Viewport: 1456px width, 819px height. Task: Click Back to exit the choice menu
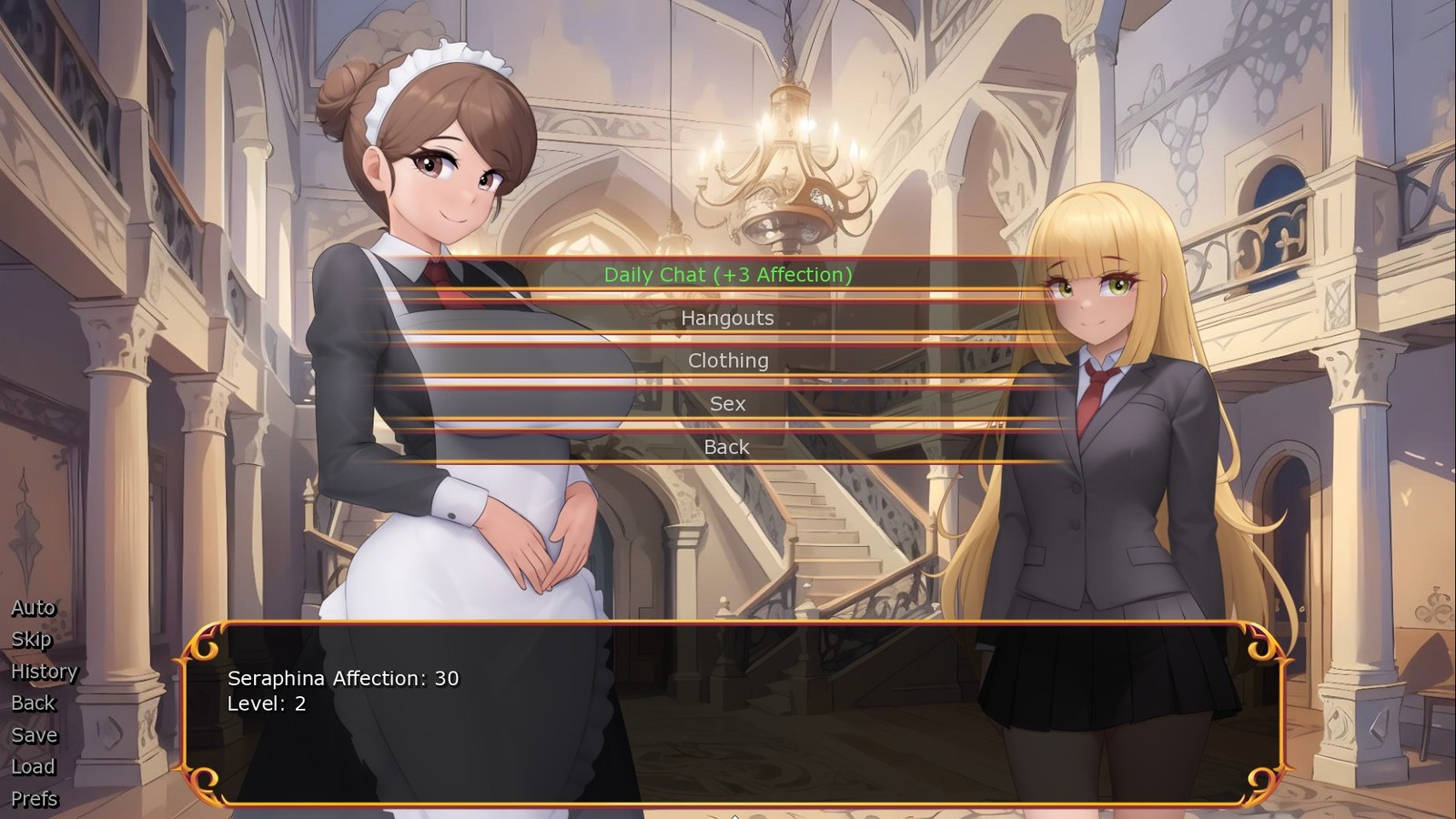728,446
